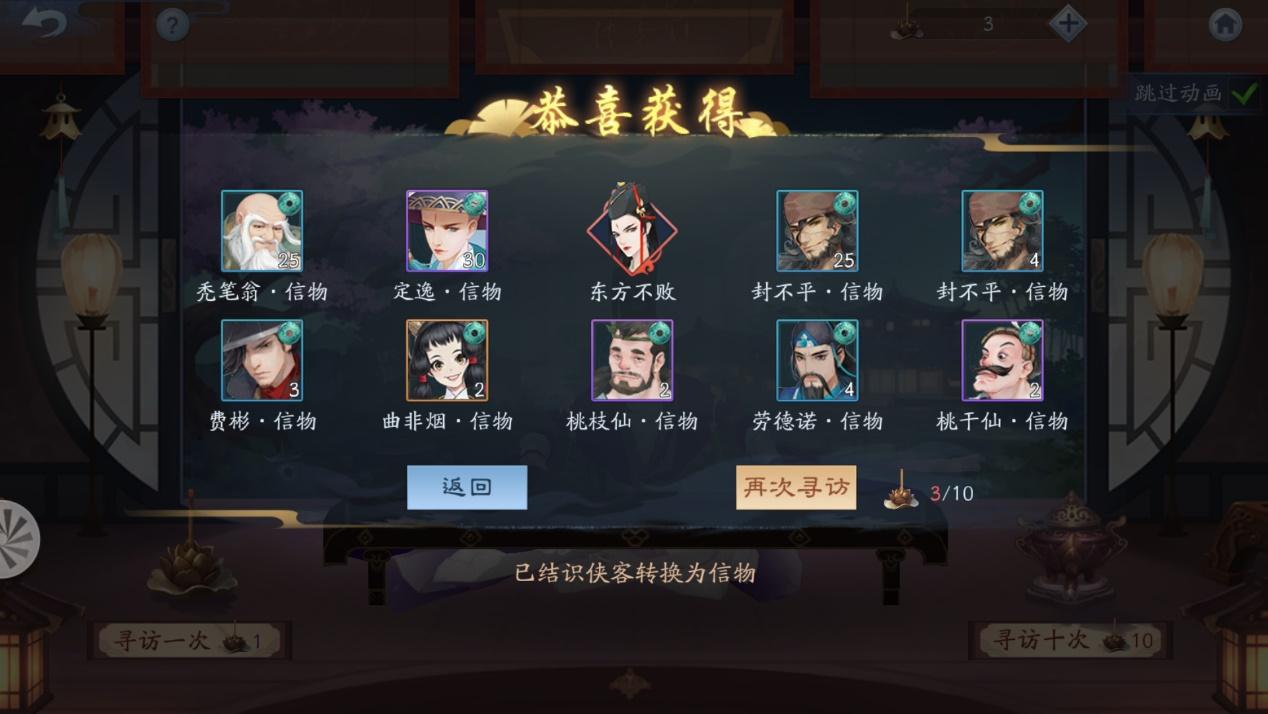Select the 封不平 token showing 4

[x=1002, y=231]
